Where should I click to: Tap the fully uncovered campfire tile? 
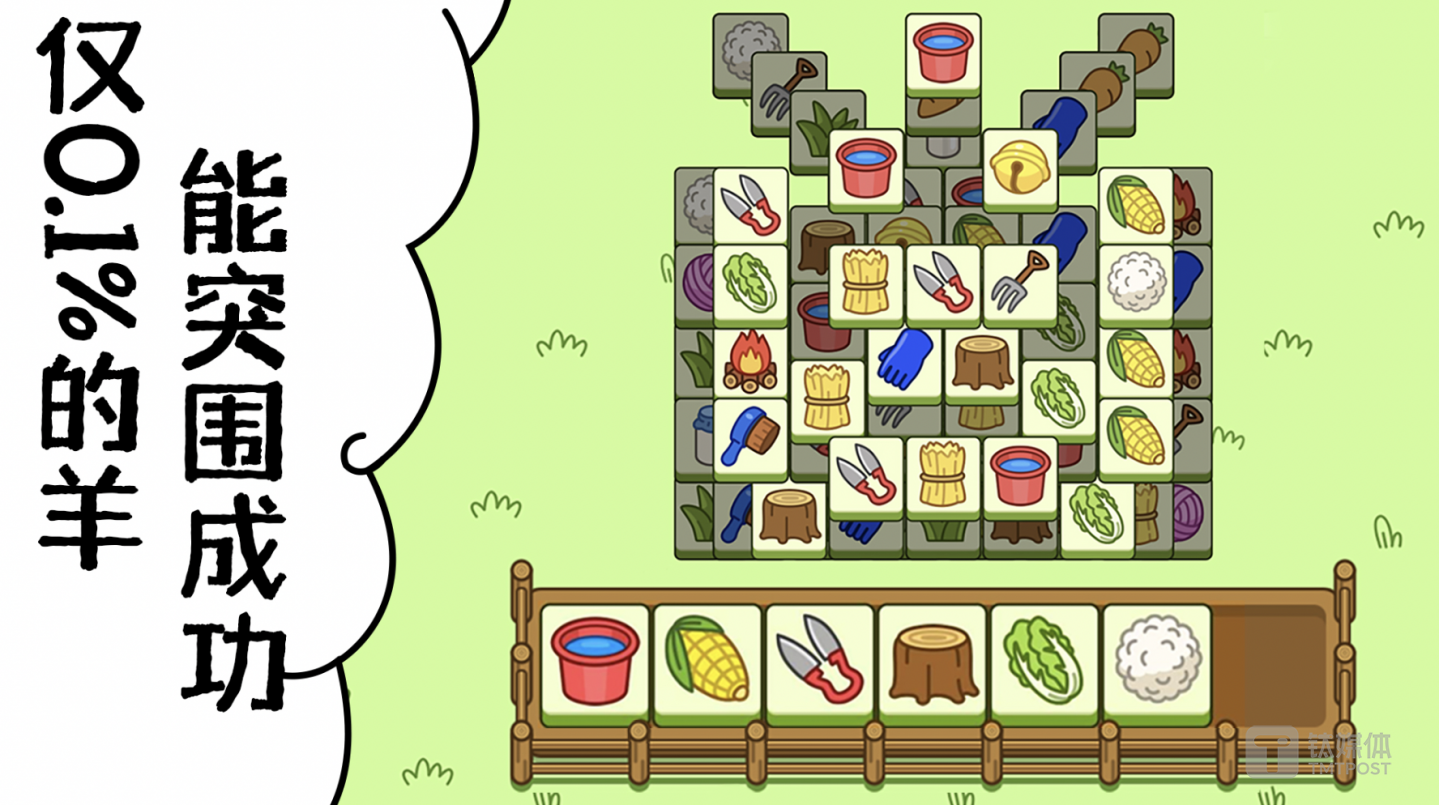[750, 359]
